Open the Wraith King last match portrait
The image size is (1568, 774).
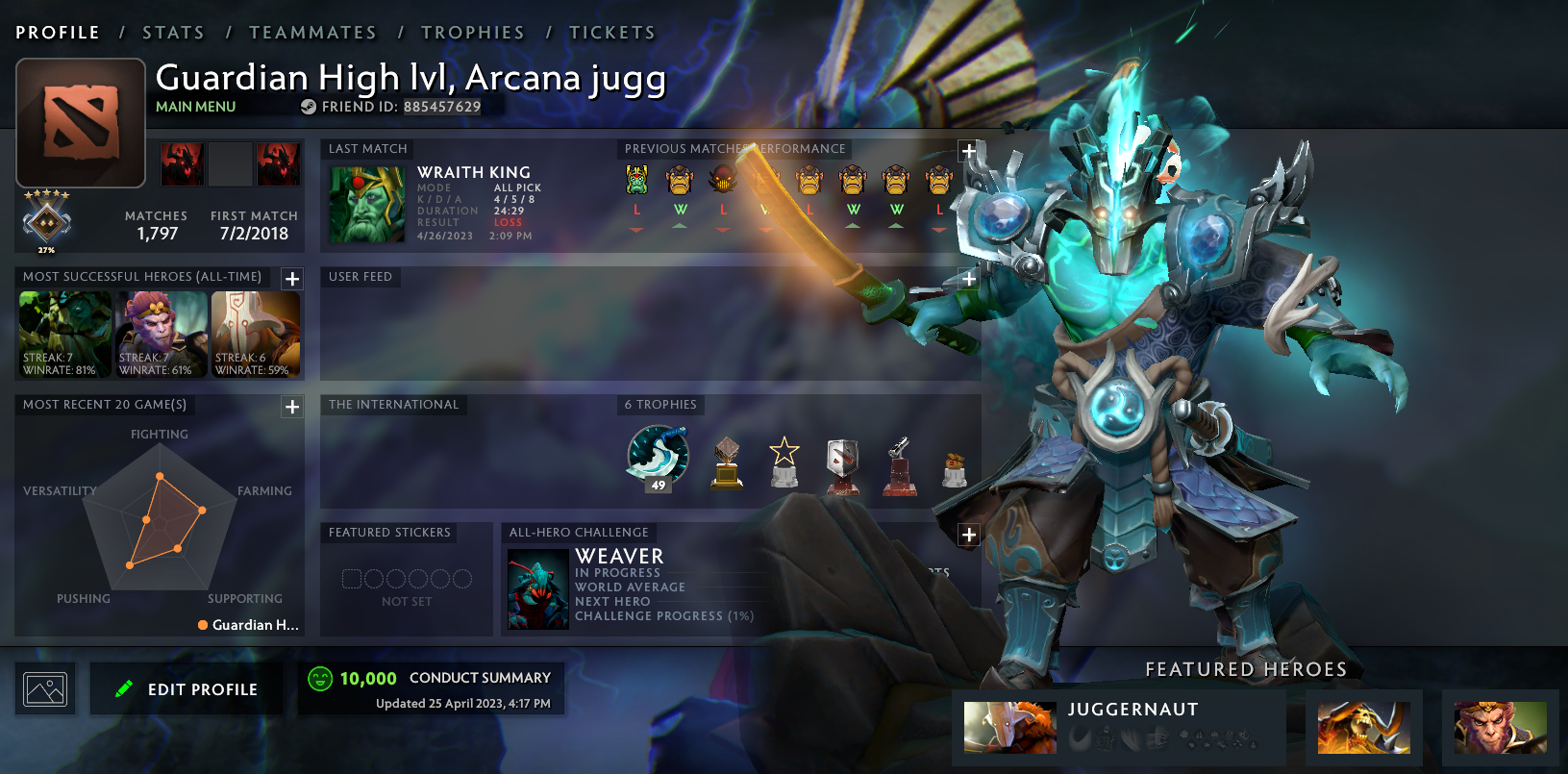[x=366, y=204]
